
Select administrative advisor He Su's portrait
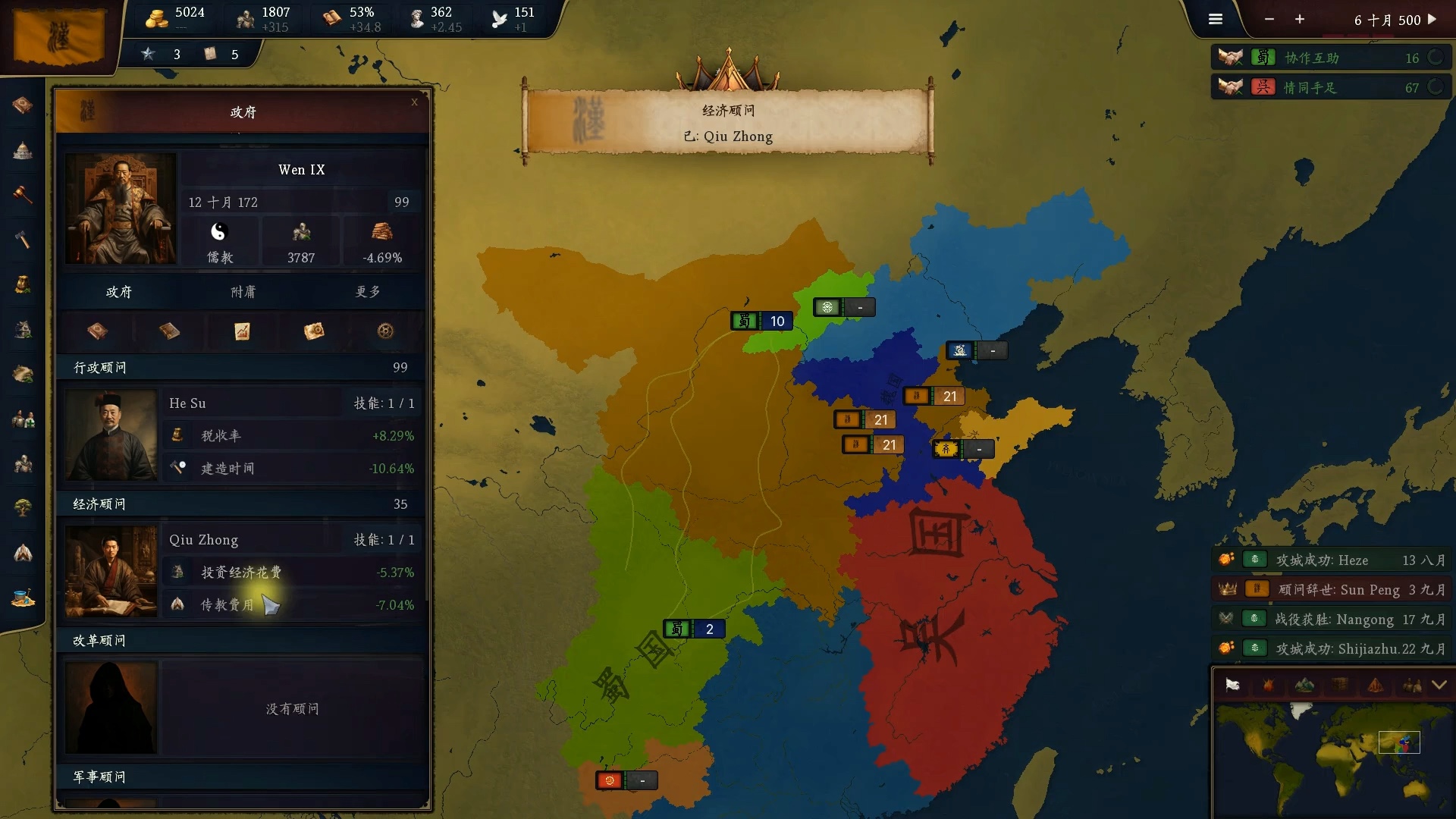click(111, 435)
